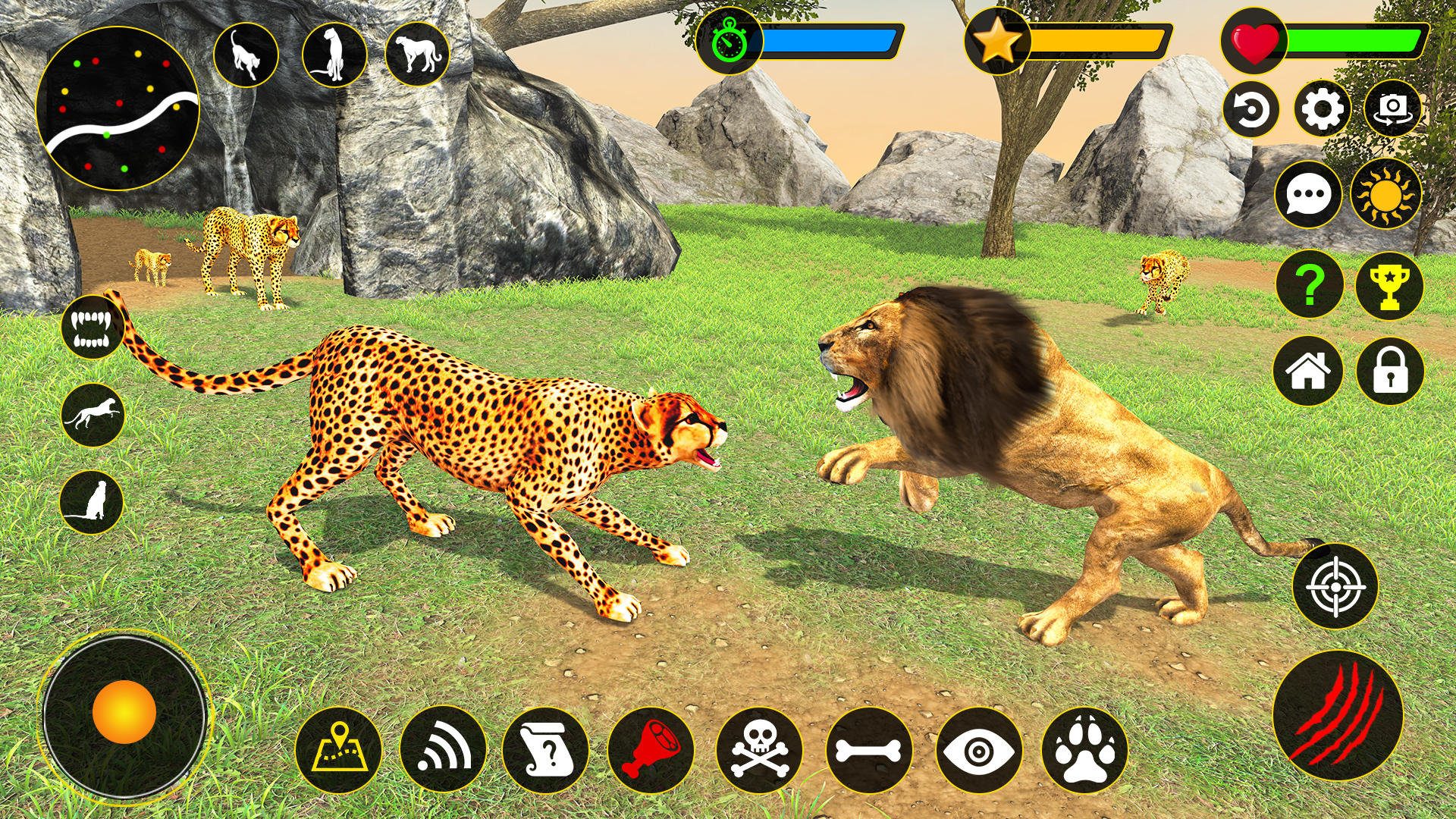
Task: Switch the camera view
Action: click(1395, 110)
